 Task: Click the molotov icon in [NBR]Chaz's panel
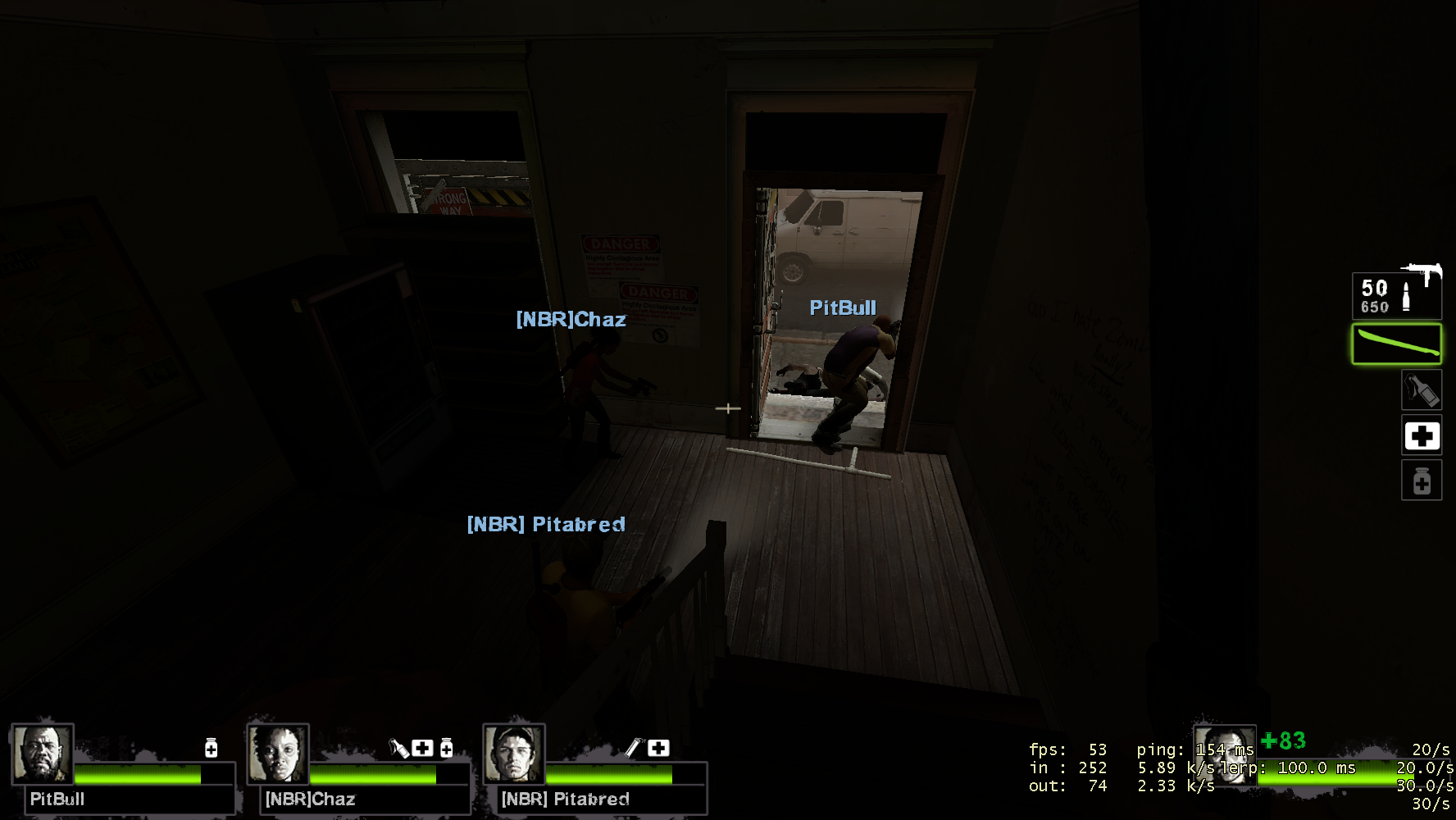(x=398, y=748)
